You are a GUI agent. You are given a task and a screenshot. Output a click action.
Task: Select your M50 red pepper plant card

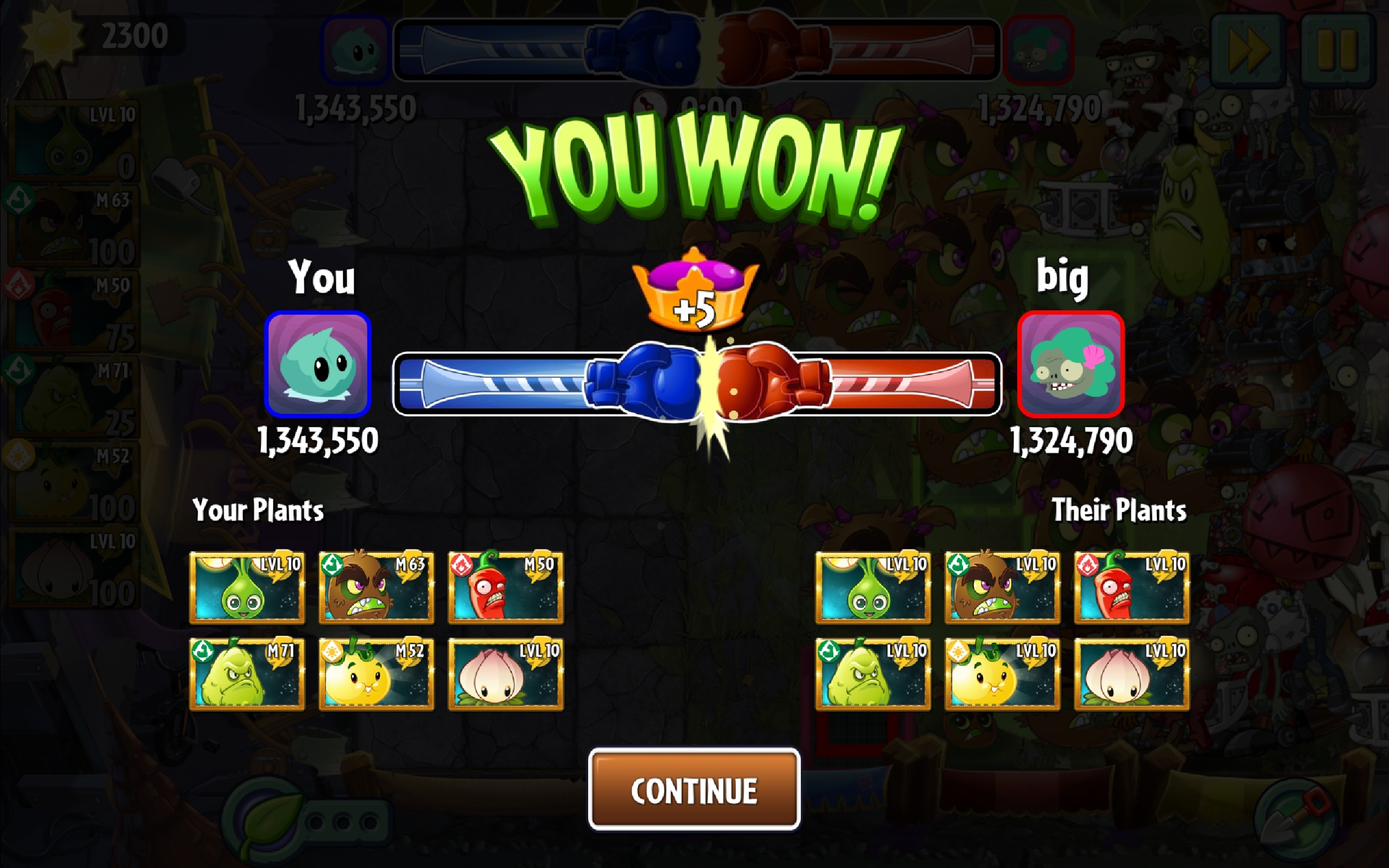point(505,588)
